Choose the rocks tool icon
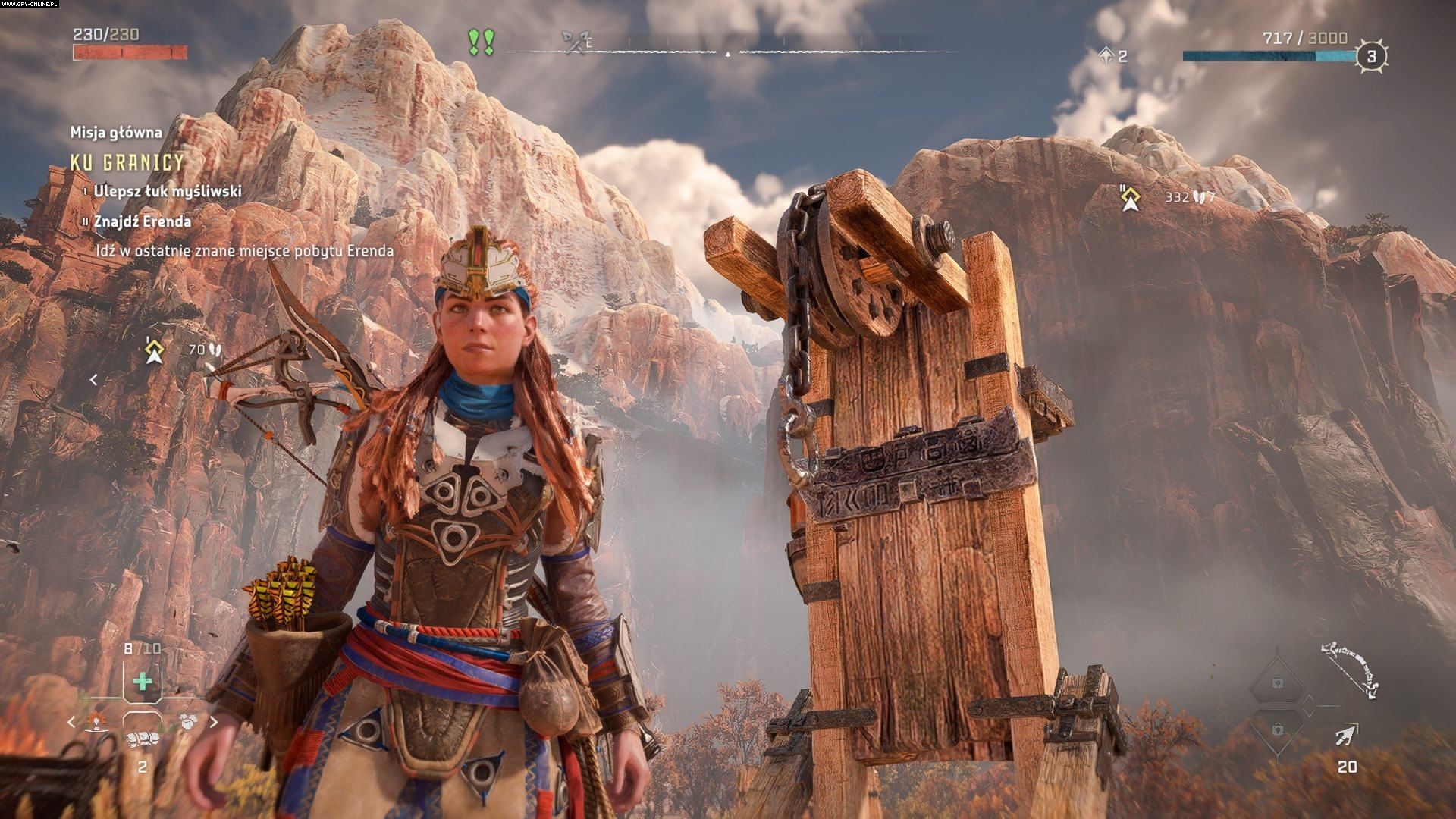1456x819 pixels. (189, 721)
